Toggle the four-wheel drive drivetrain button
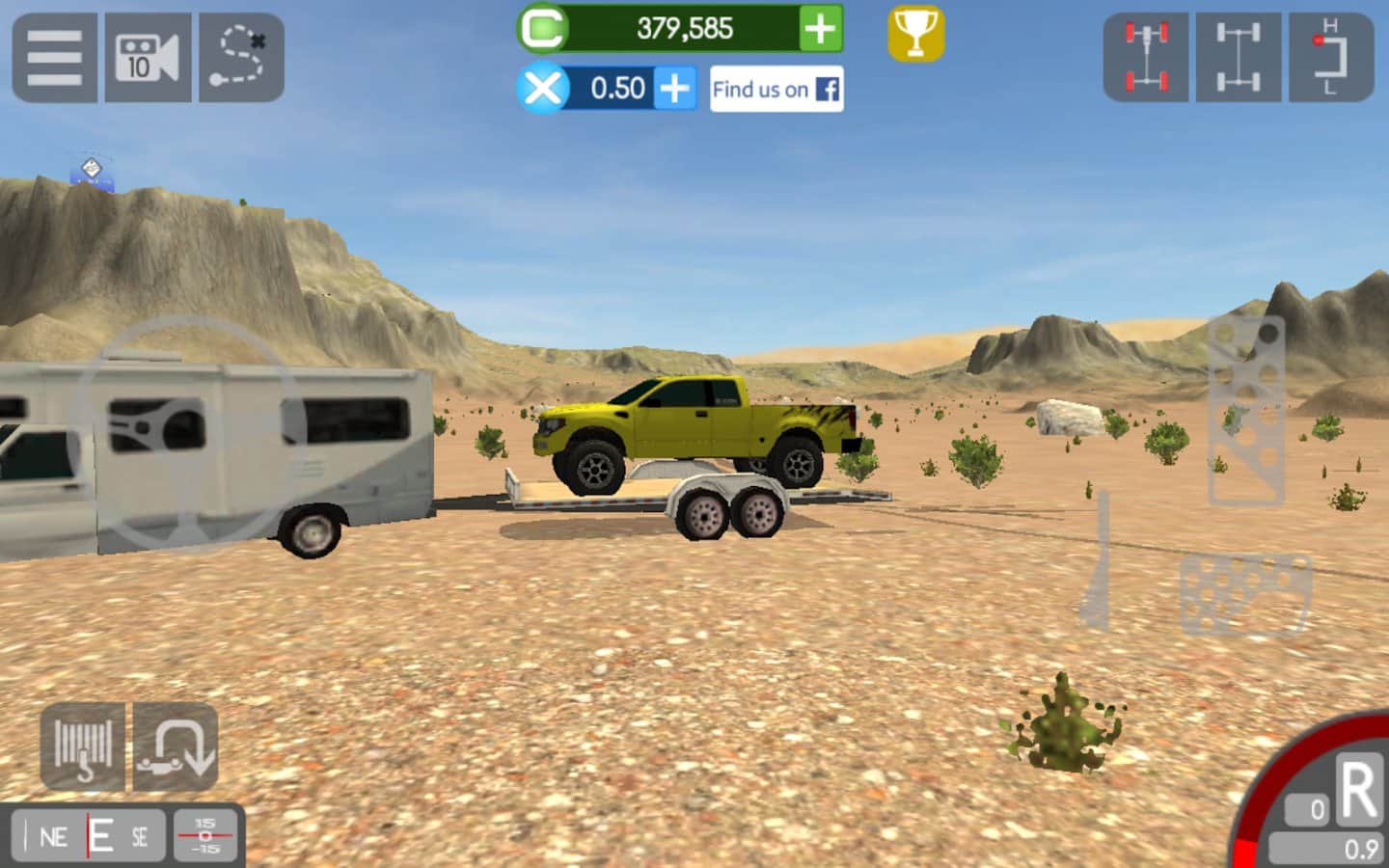Viewport: 1389px width, 868px height. point(1239,58)
